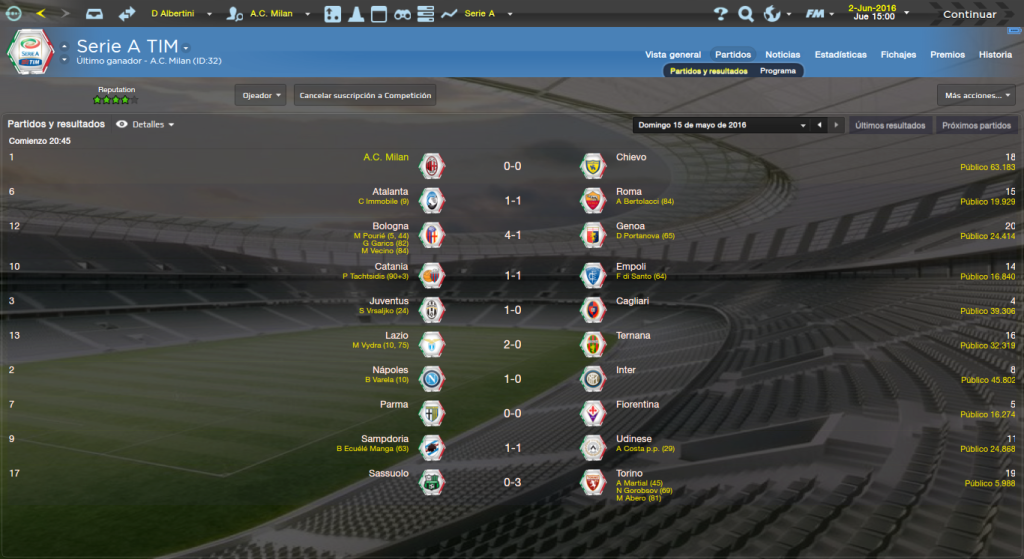The height and width of the screenshot is (559, 1024).
Task: Open the Detalles view dropdown
Action: pos(153,125)
